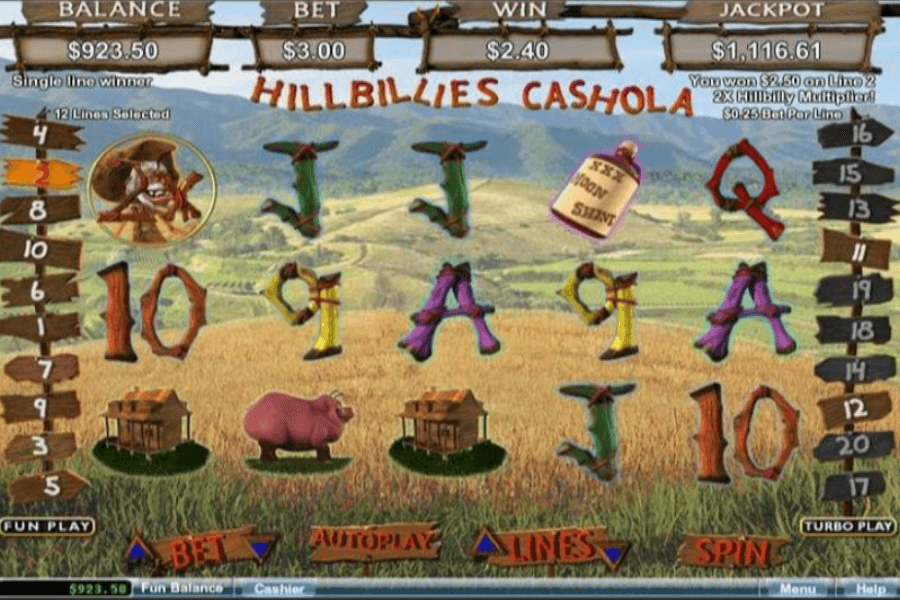Pick the payline 20 signpost
The width and height of the screenshot is (900, 600).
coord(853,446)
